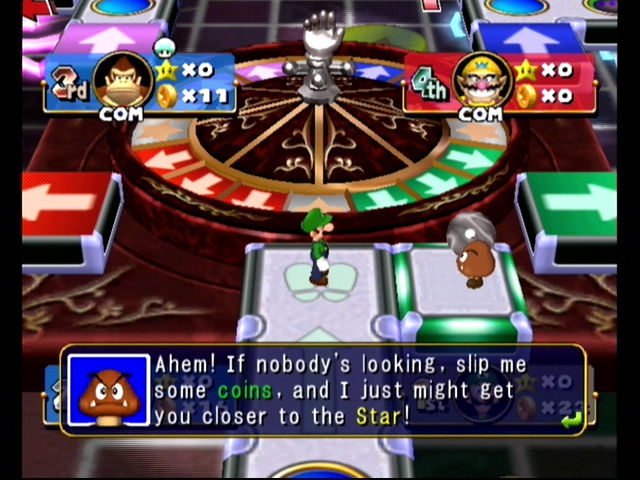Image resolution: width=640 pixels, height=480 pixels.
Task: Click the Goomba dialogue text box
Action: click(x=340, y=390)
